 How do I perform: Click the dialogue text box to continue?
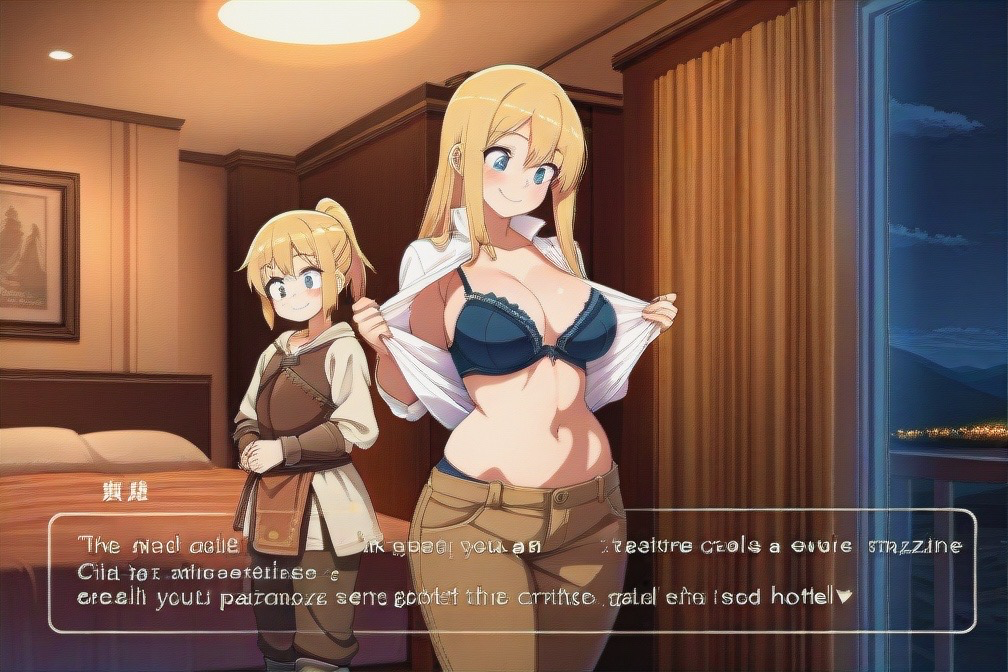(x=511, y=571)
